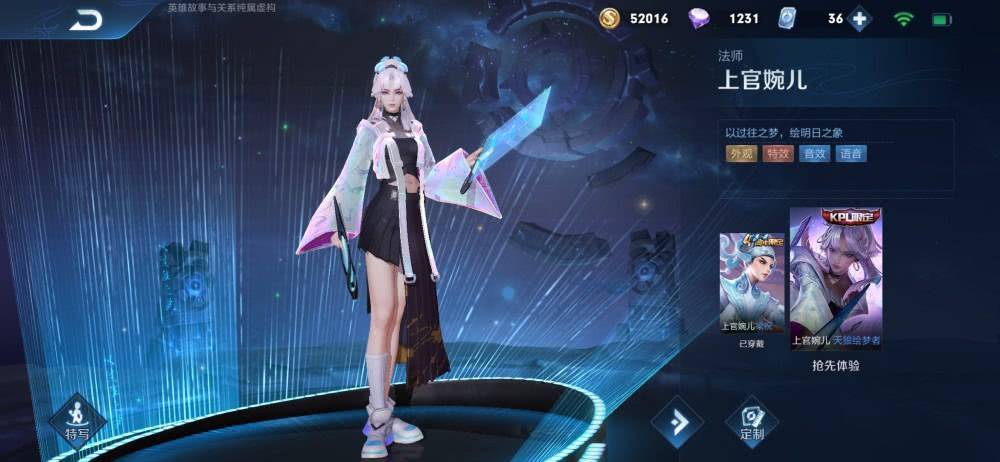Open the purple diamond balance
This screenshot has height=462, width=1000.
pyautogui.click(x=727, y=19)
